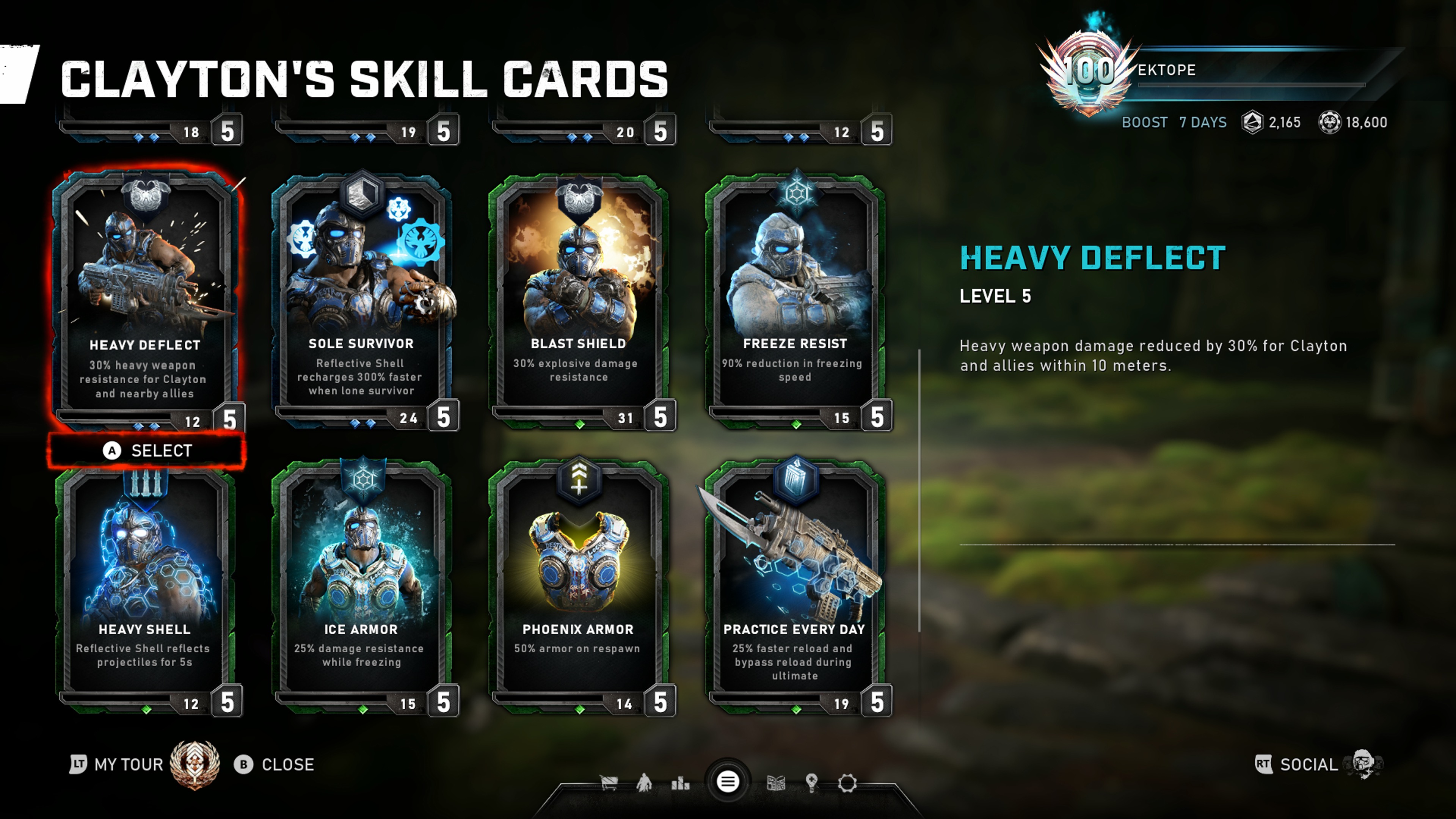Open the newspaper news icon

(776, 783)
